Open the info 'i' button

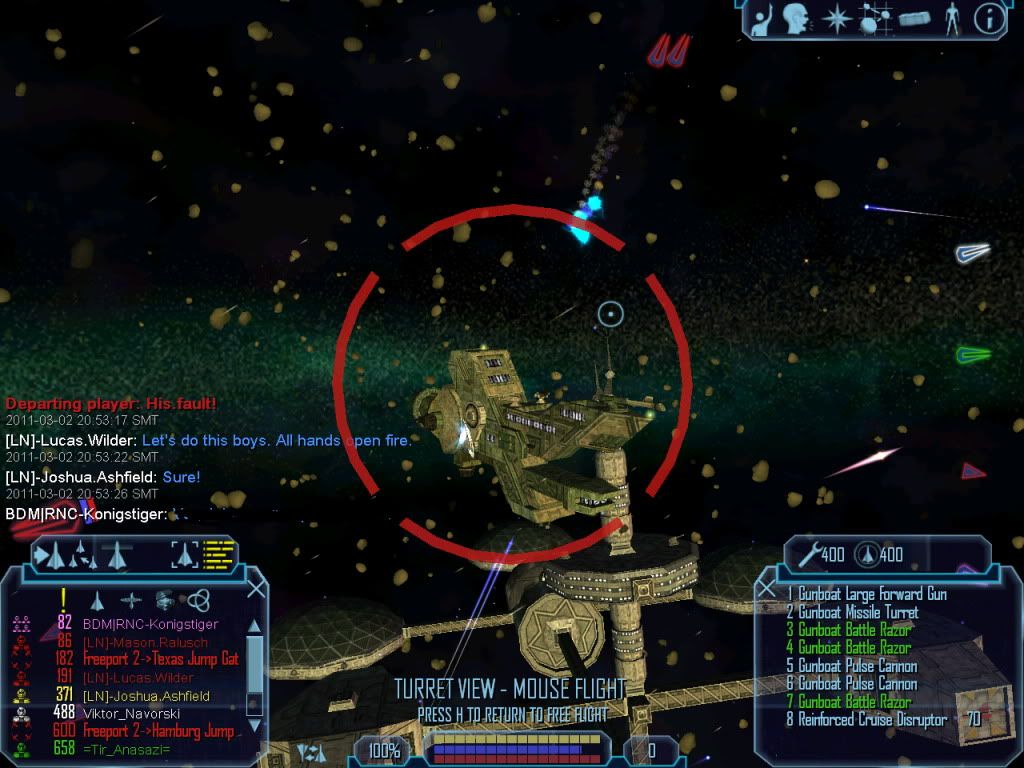click(989, 19)
